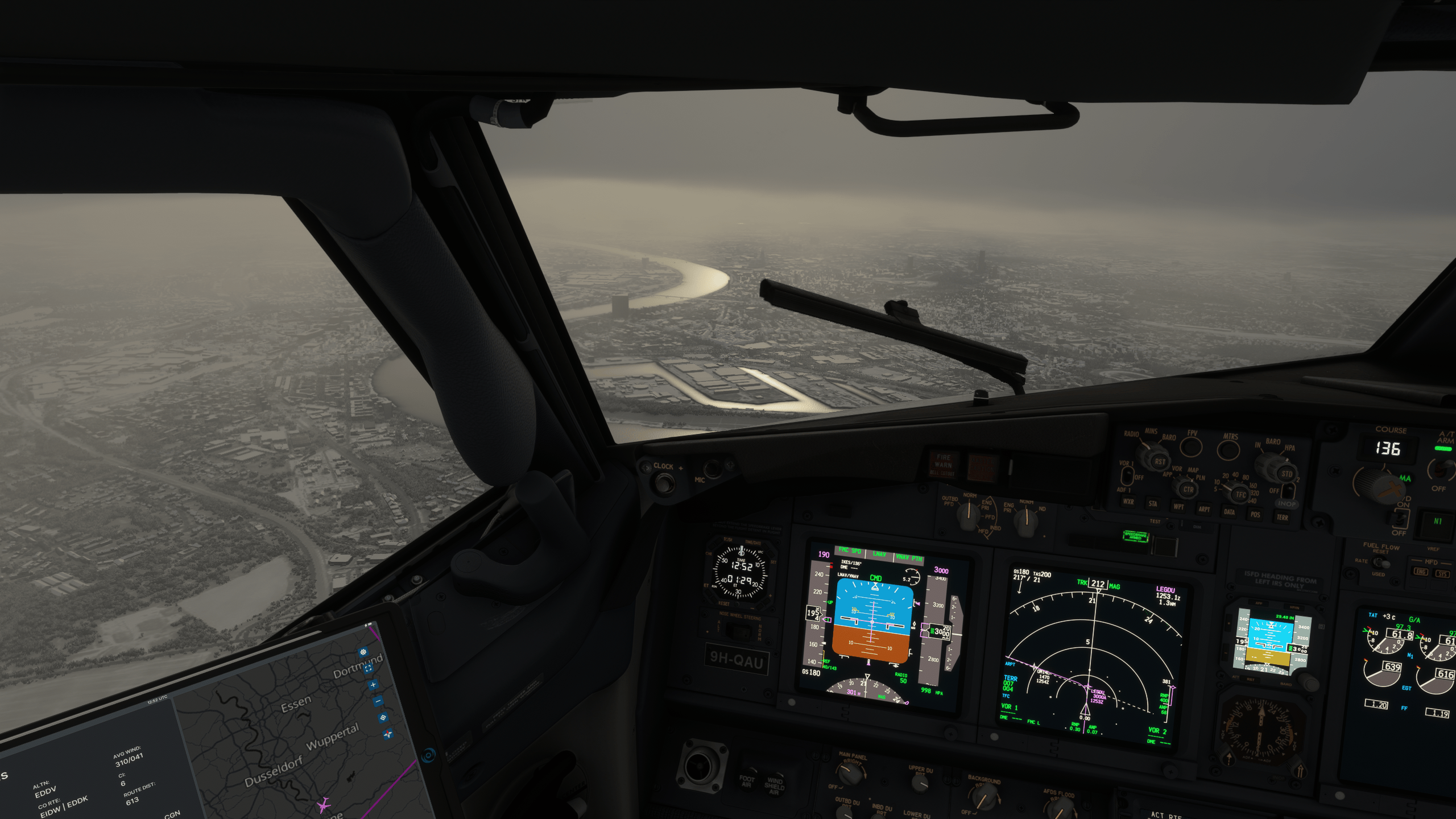Zoom in on the EFB map
The image size is (1456, 819).
pos(373,684)
